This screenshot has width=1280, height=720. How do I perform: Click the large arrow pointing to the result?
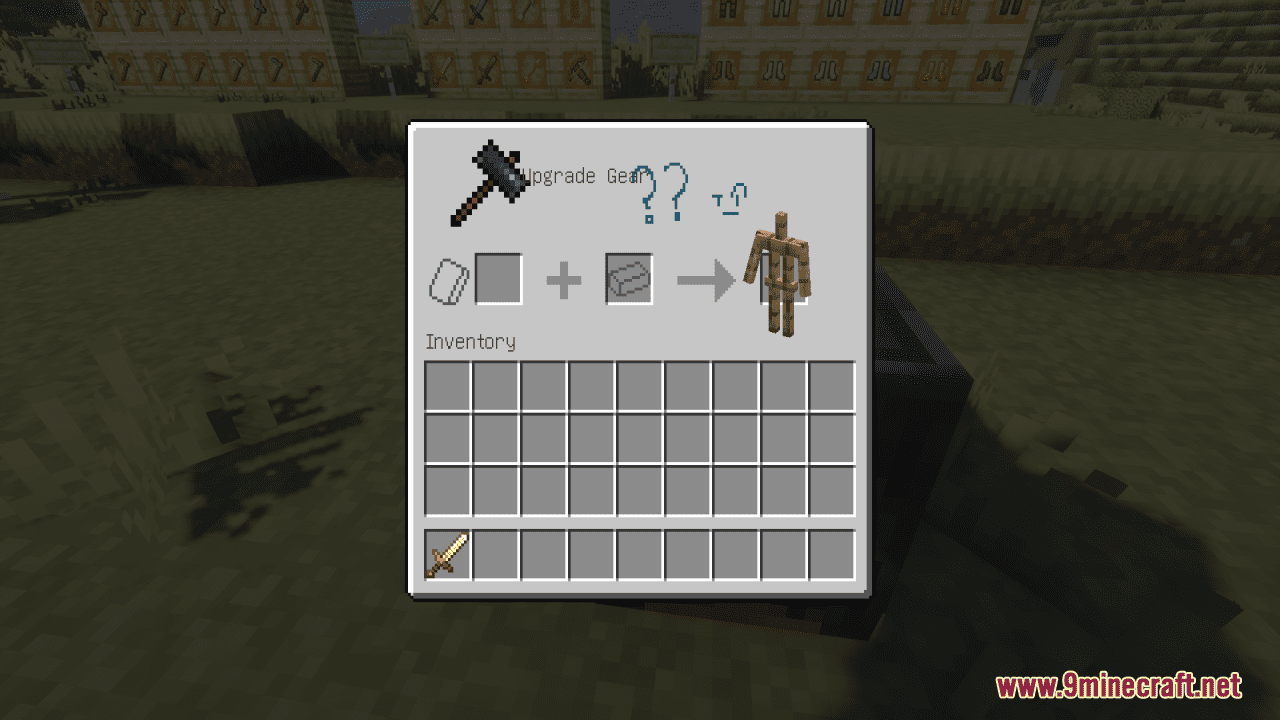[704, 281]
